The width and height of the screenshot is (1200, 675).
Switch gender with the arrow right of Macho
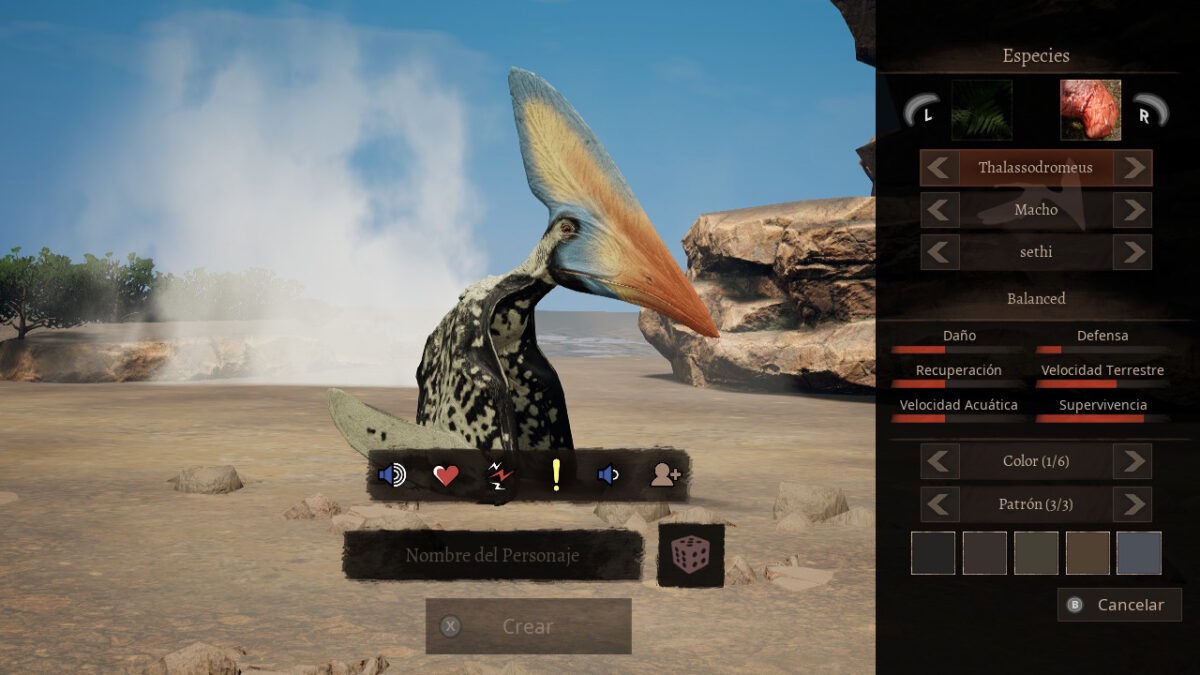pos(1132,210)
